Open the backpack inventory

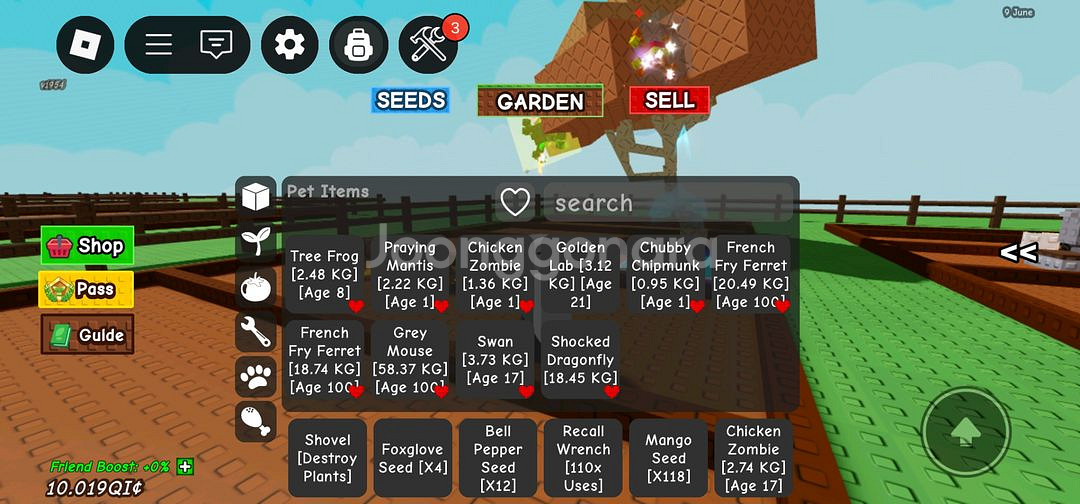point(359,45)
